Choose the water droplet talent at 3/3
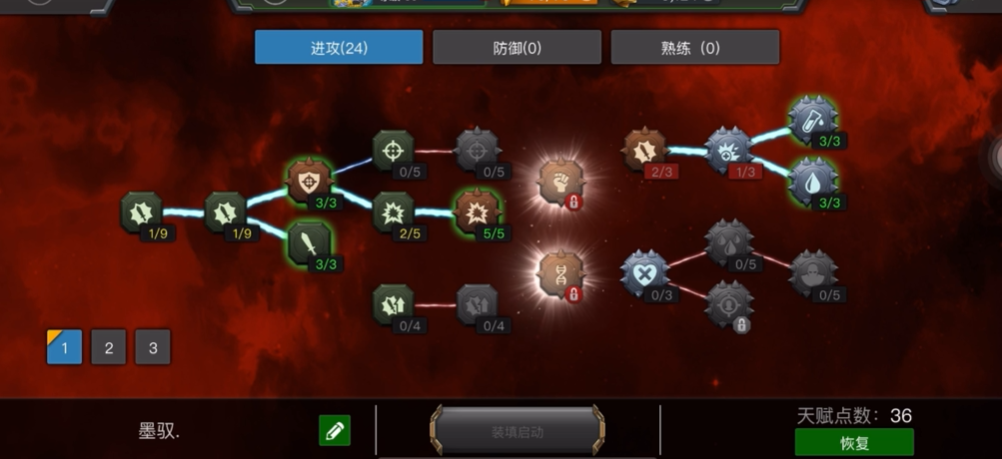The height and width of the screenshot is (459, 1002). coord(812,182)
